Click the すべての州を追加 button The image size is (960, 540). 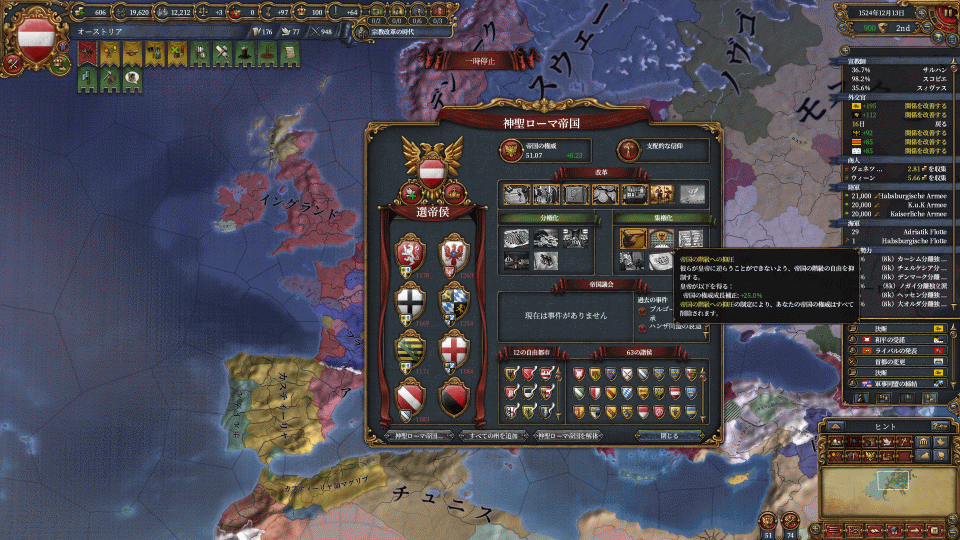click(493, 436)
